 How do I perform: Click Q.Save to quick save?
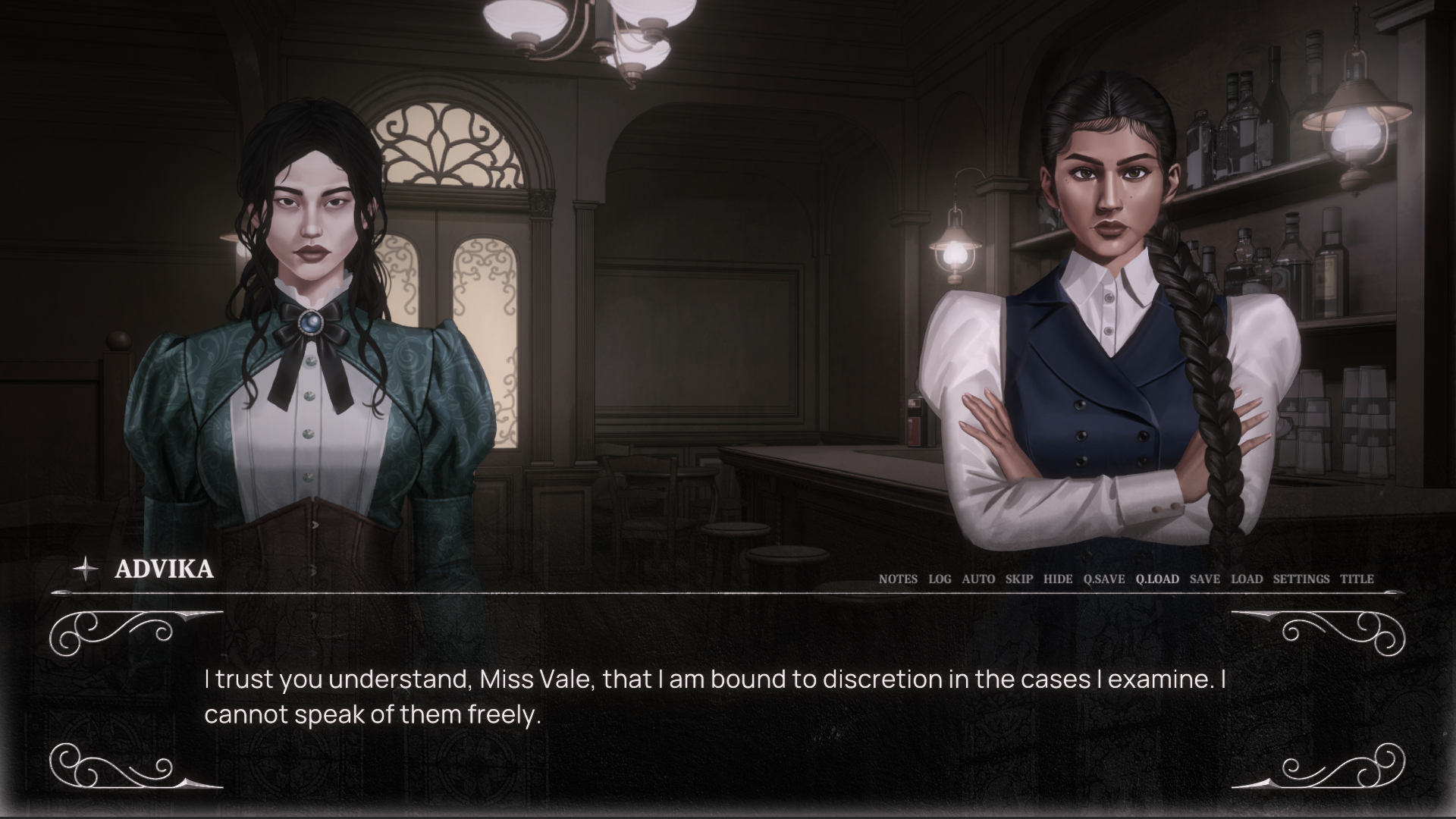coord(1104,579)
